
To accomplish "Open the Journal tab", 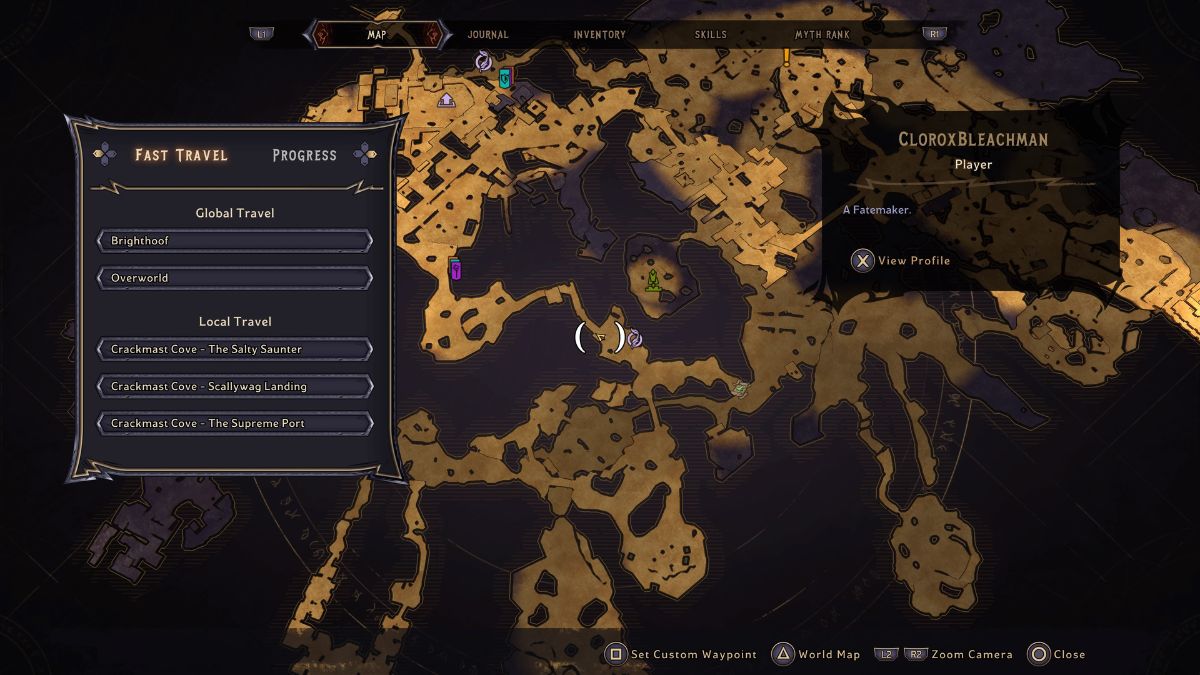I will tap(488, 34).
